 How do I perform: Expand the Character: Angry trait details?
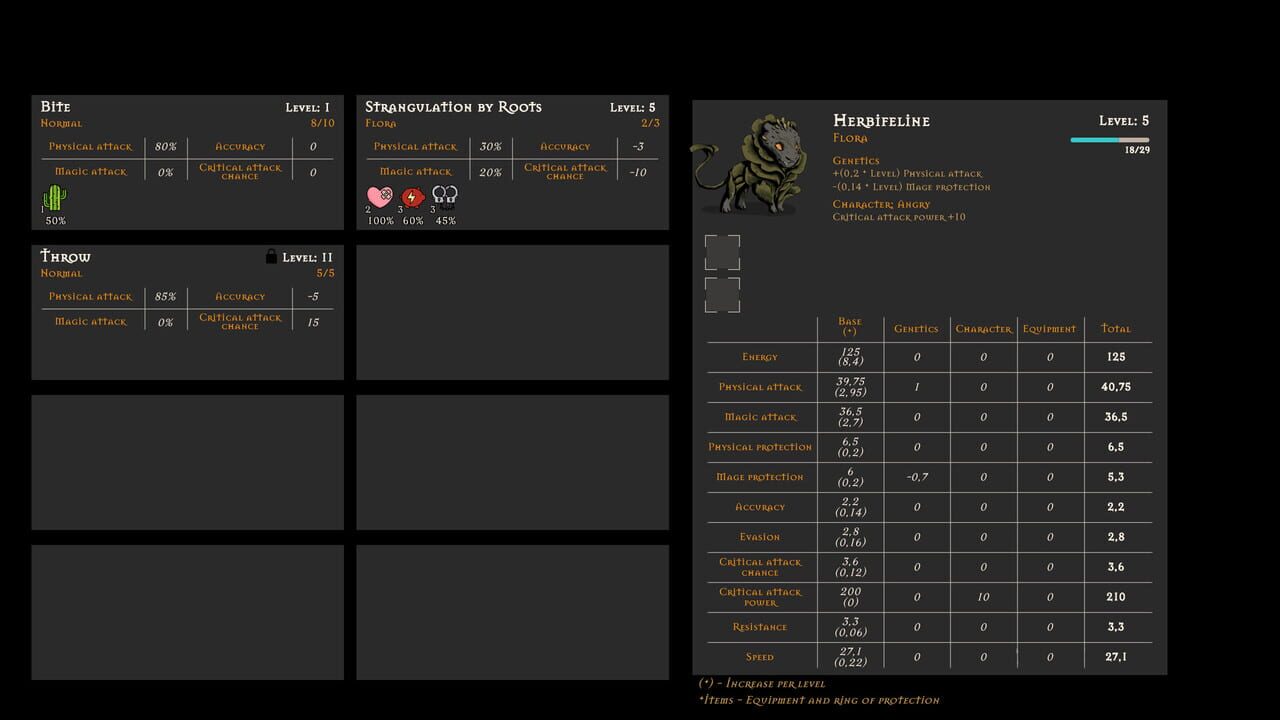click(882, 204)
